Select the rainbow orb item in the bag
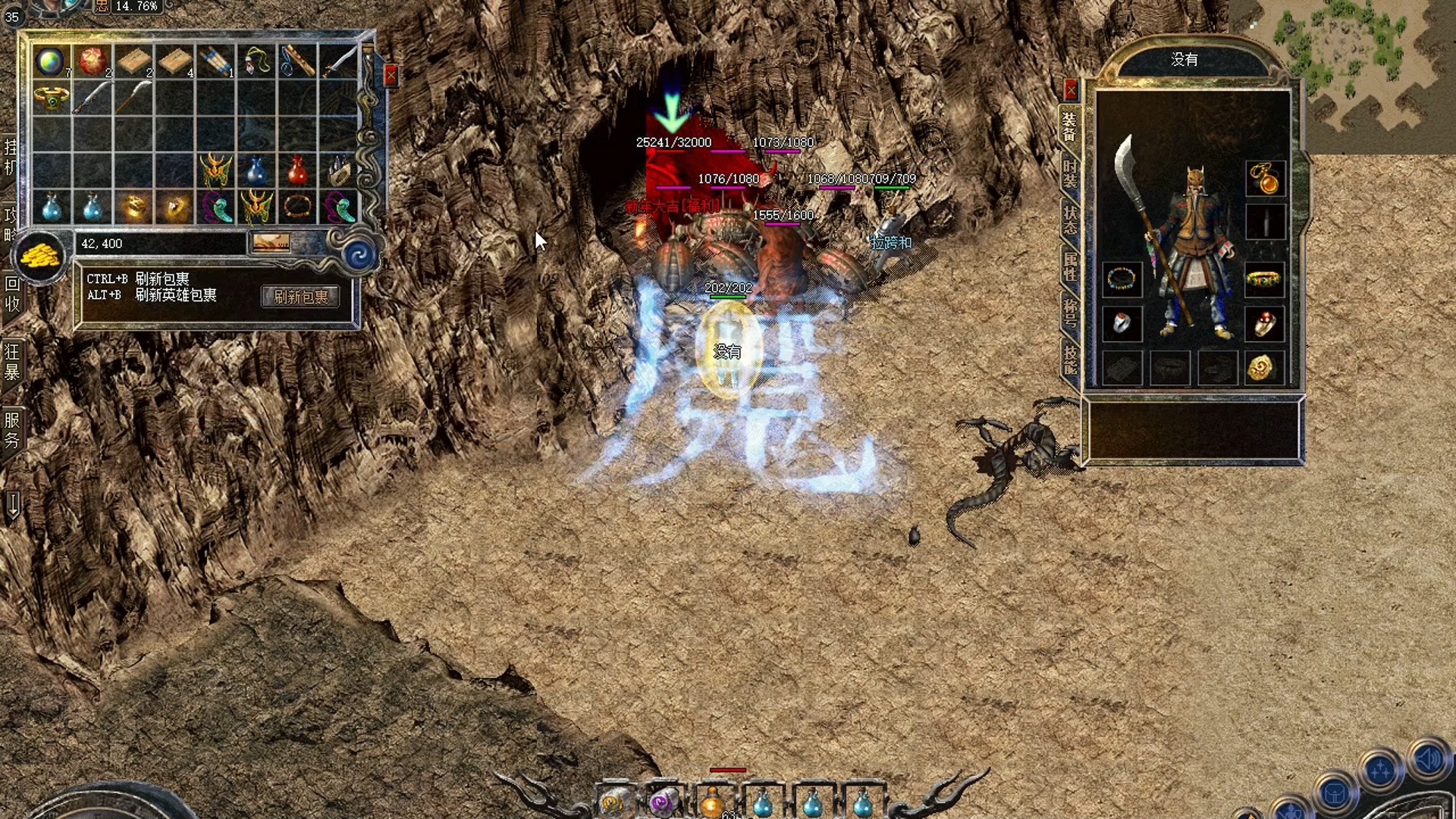1456x819 pixels. (x=51, y=61)
